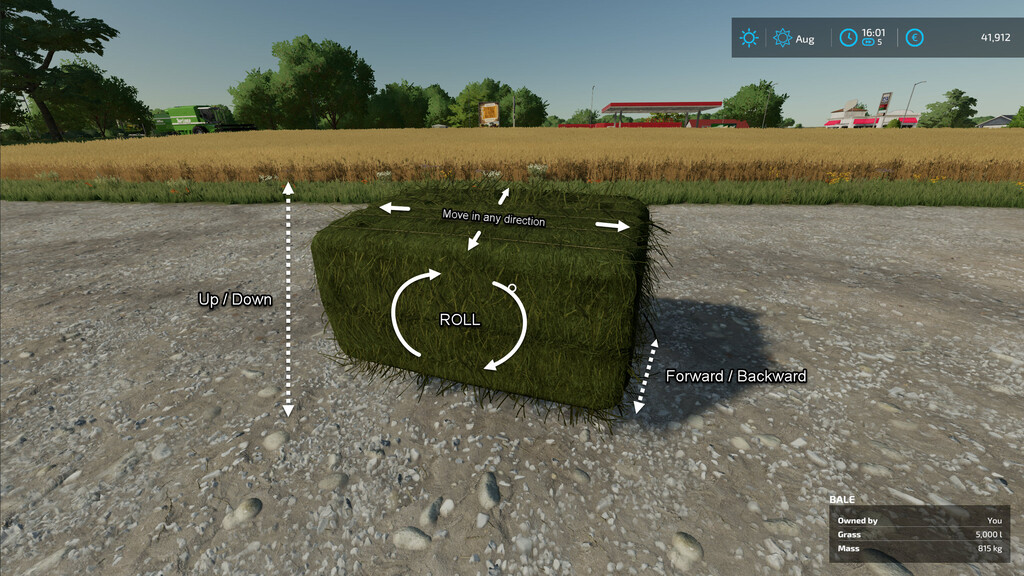Click the sun weather icon
The image size is (1024, 576).
(x=748, y=38)
